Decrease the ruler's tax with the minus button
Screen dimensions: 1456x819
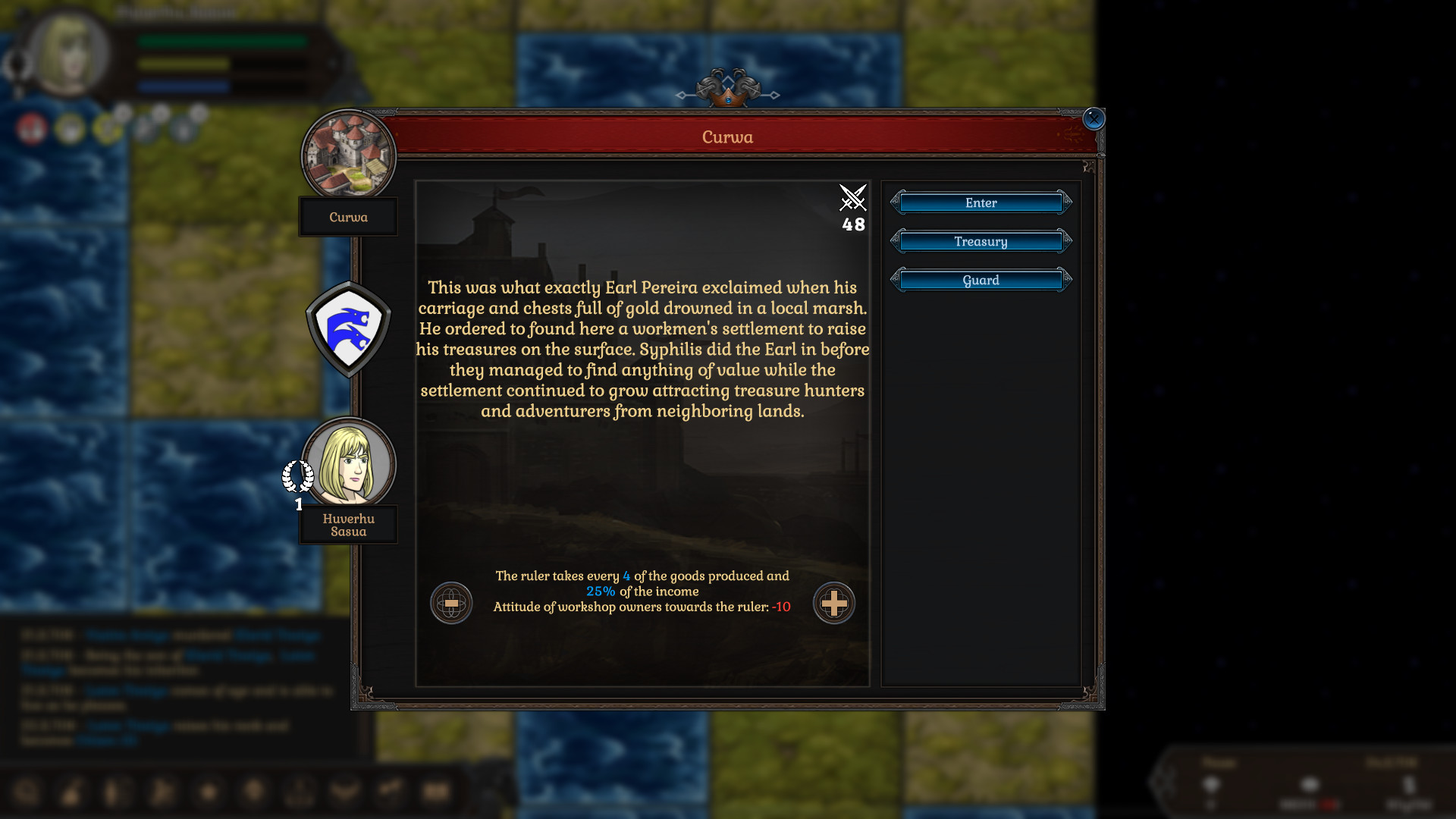pos(452,604)
